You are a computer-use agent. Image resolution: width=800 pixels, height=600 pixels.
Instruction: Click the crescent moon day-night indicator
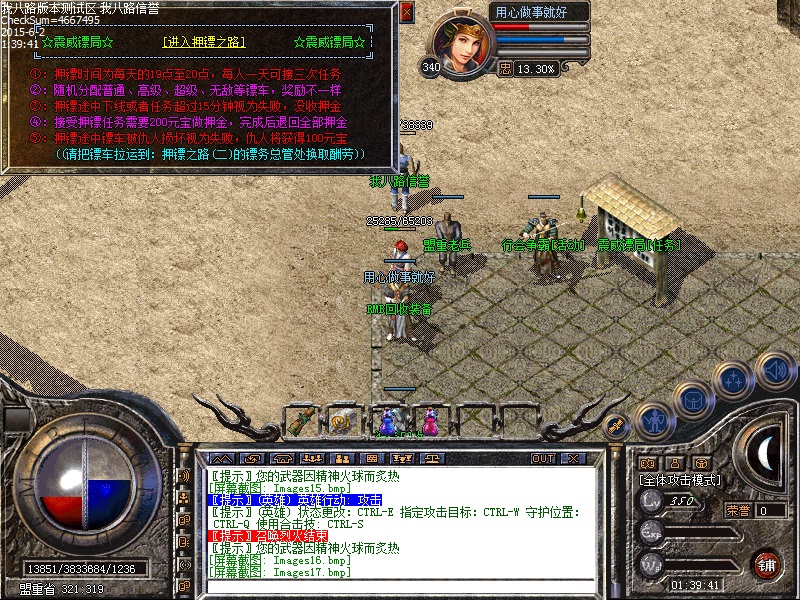[x=768, y=452]
